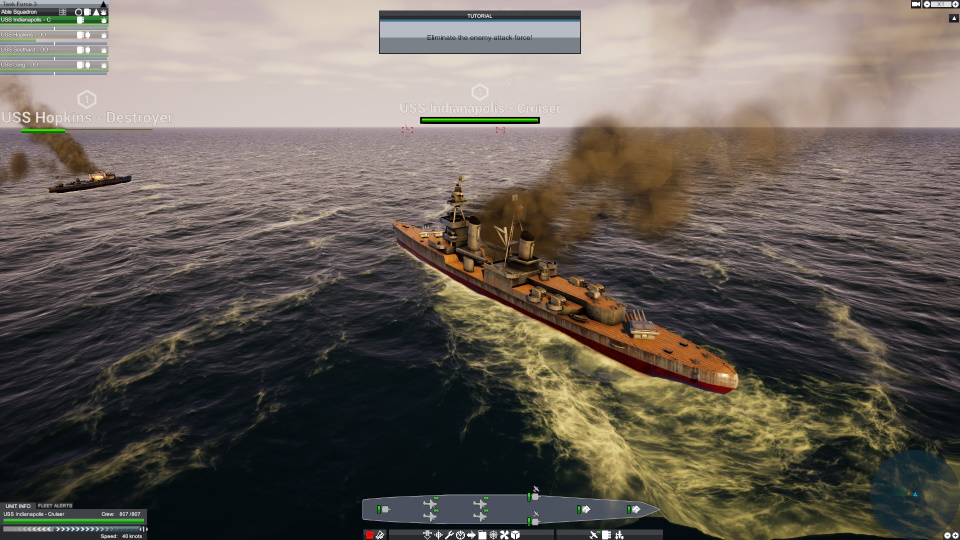Screen dimensions: 960x540
Task: Select the wrench repair command icon
Action: (x=450, y=535)
